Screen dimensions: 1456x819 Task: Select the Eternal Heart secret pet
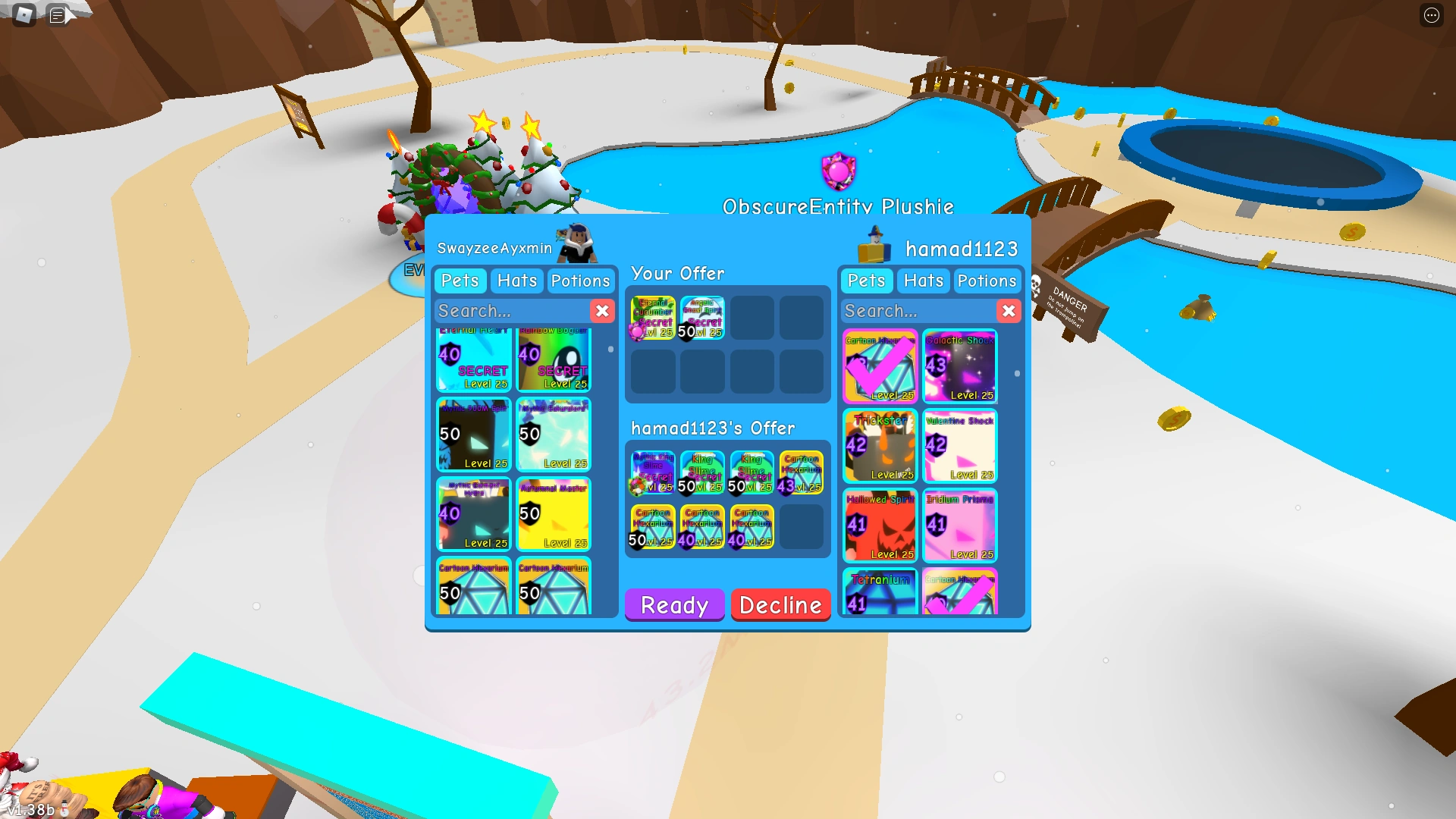473,360
